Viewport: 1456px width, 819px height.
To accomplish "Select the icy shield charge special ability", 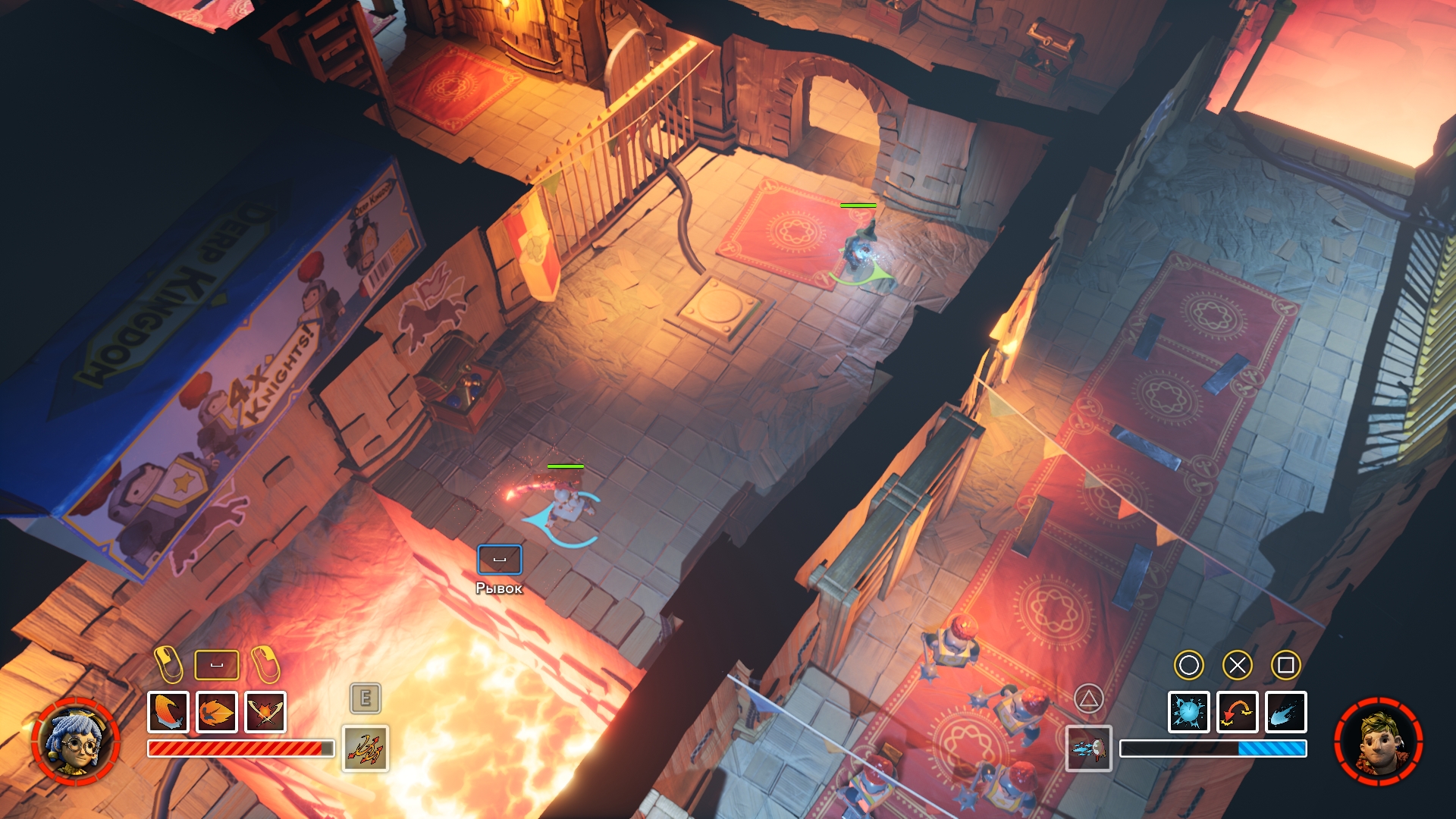I will (x=1088, y=748).
